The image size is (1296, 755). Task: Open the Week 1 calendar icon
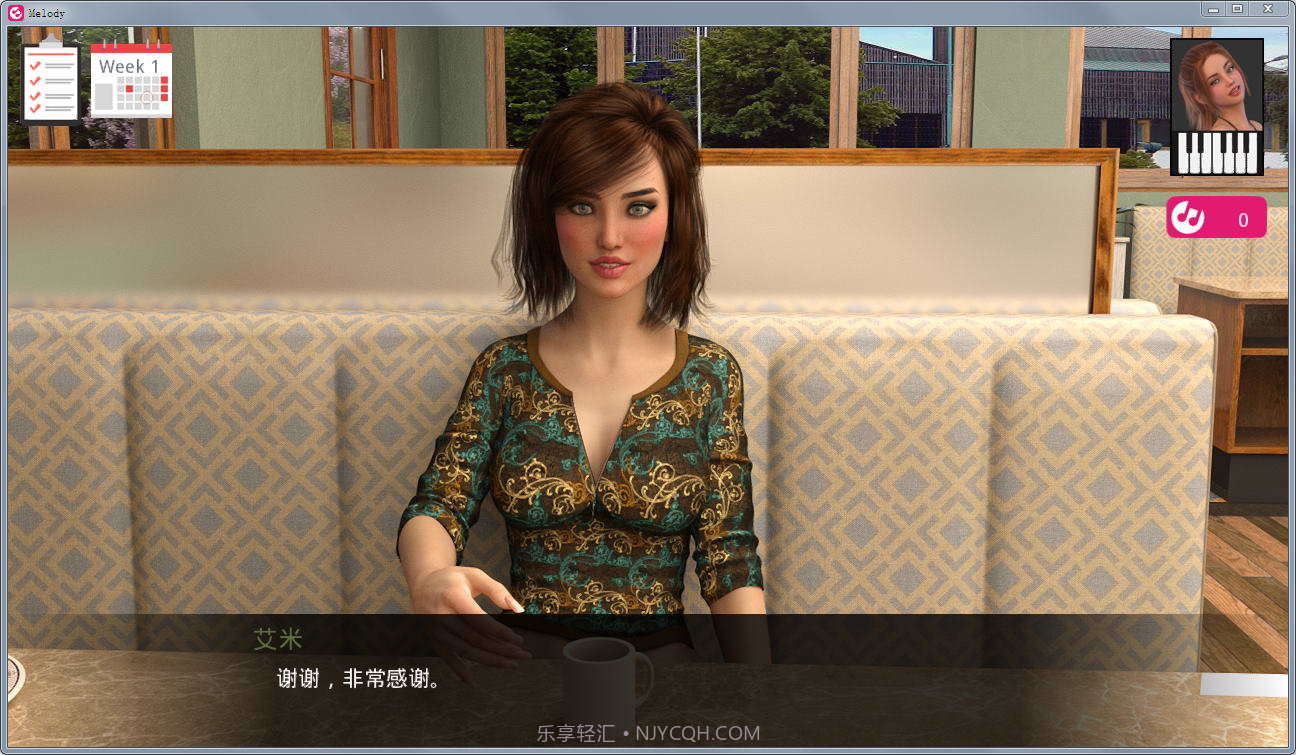(x=131, y=80)
